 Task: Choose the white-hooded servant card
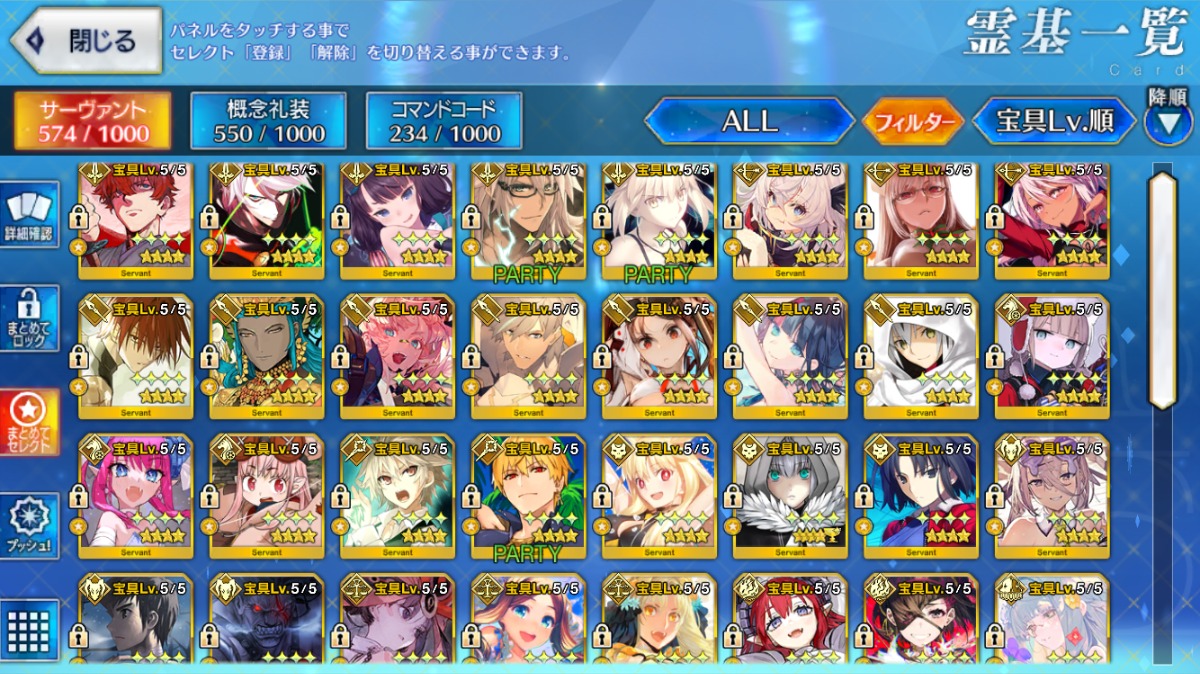[x=921, y=355]
